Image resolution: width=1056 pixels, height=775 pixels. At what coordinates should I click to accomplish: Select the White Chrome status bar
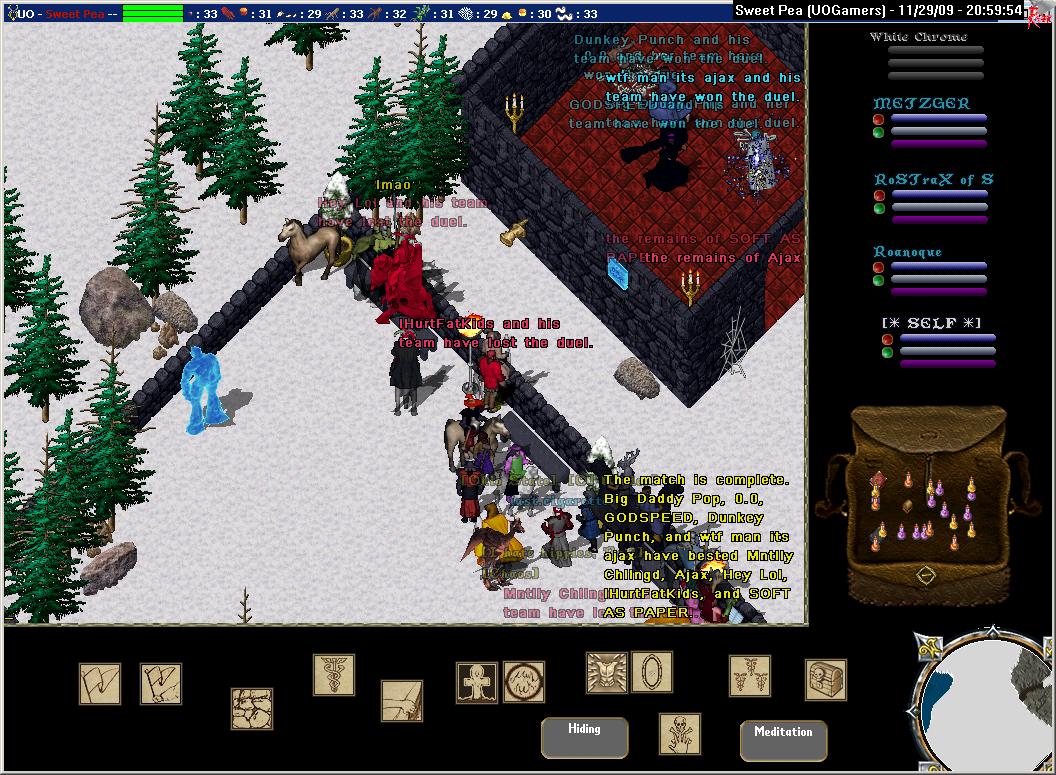(933, 49)
